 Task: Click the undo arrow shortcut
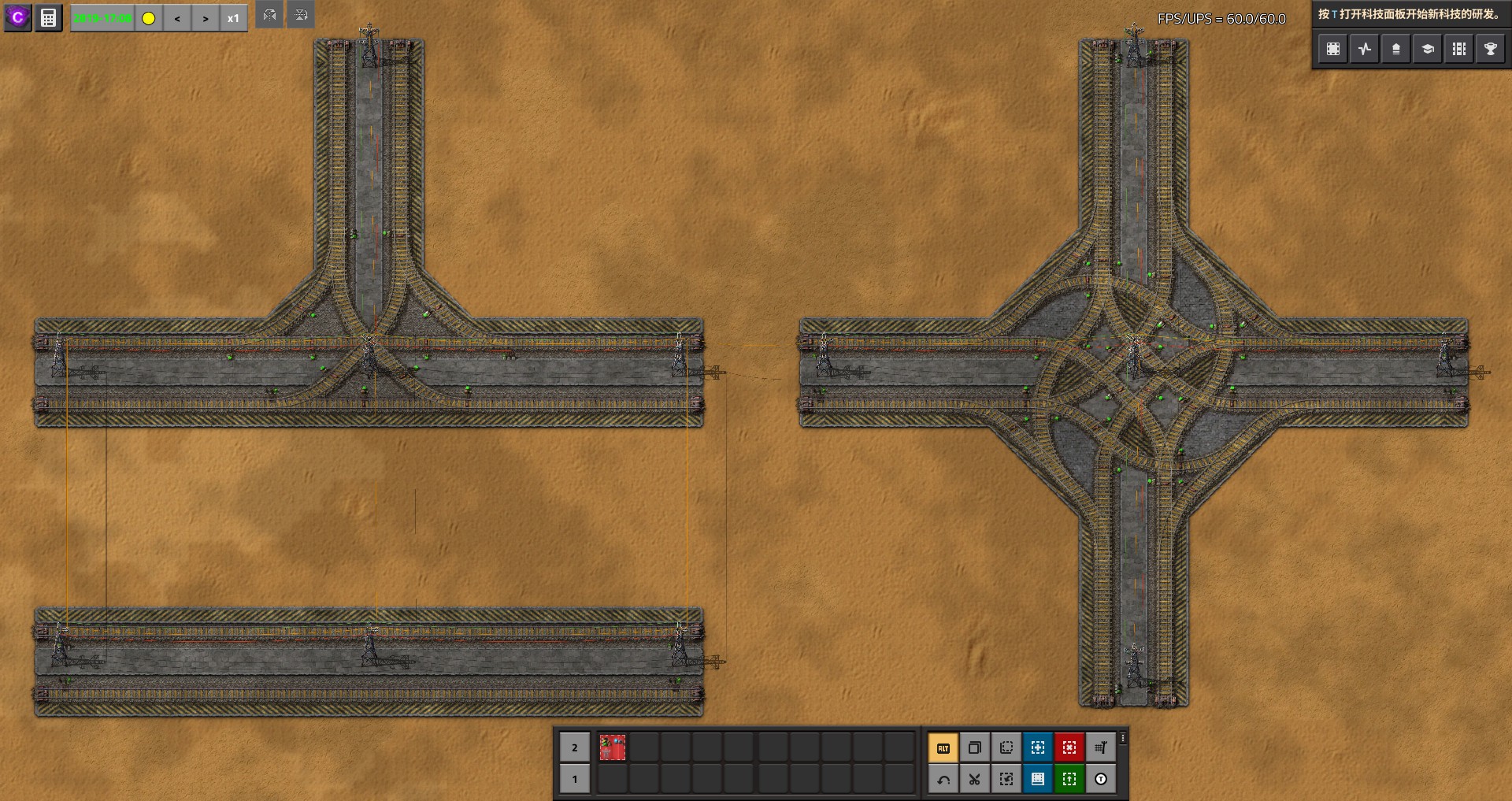(943, 779)
